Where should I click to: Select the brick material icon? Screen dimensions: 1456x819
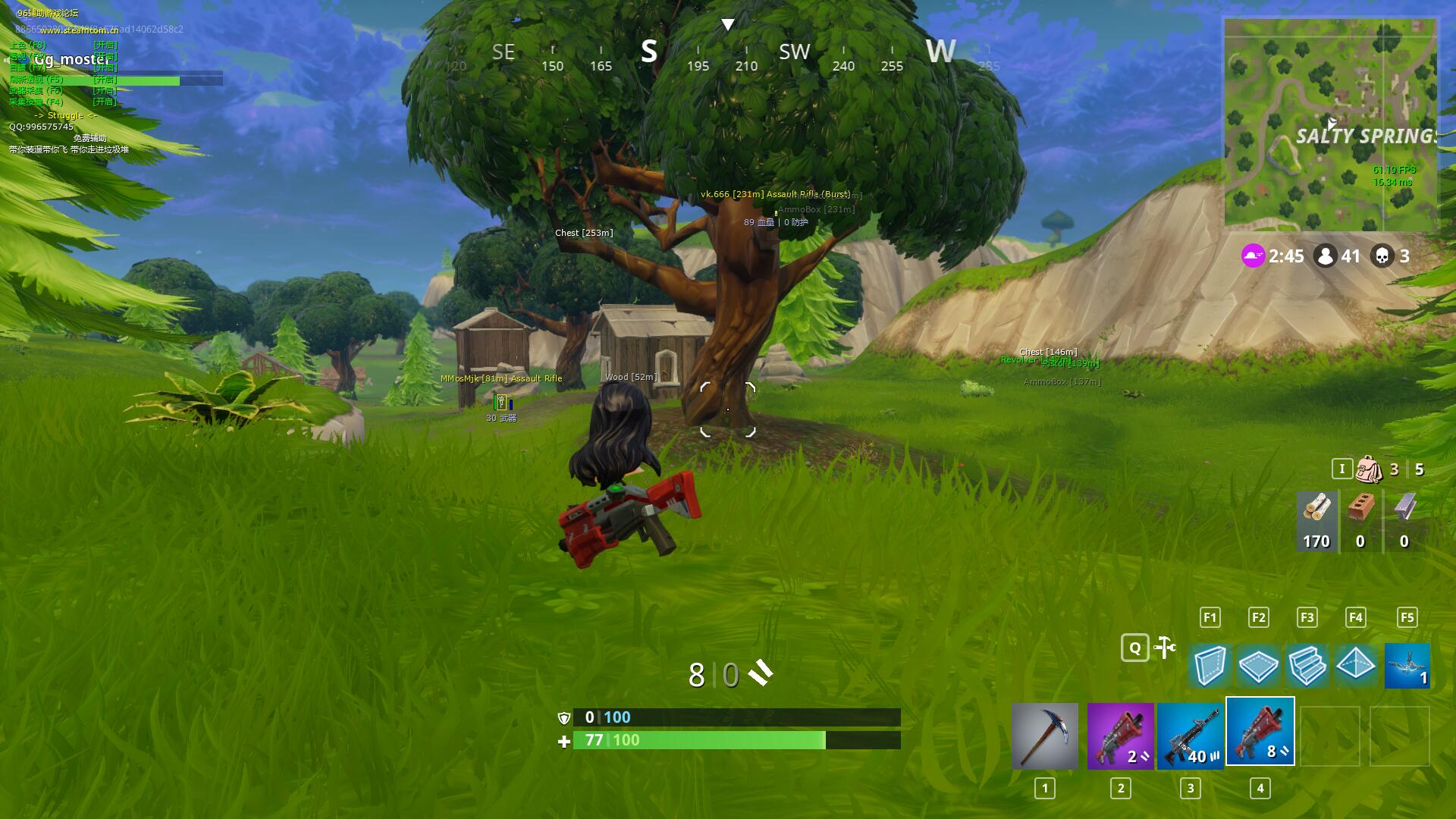(x=1360, y=519)
